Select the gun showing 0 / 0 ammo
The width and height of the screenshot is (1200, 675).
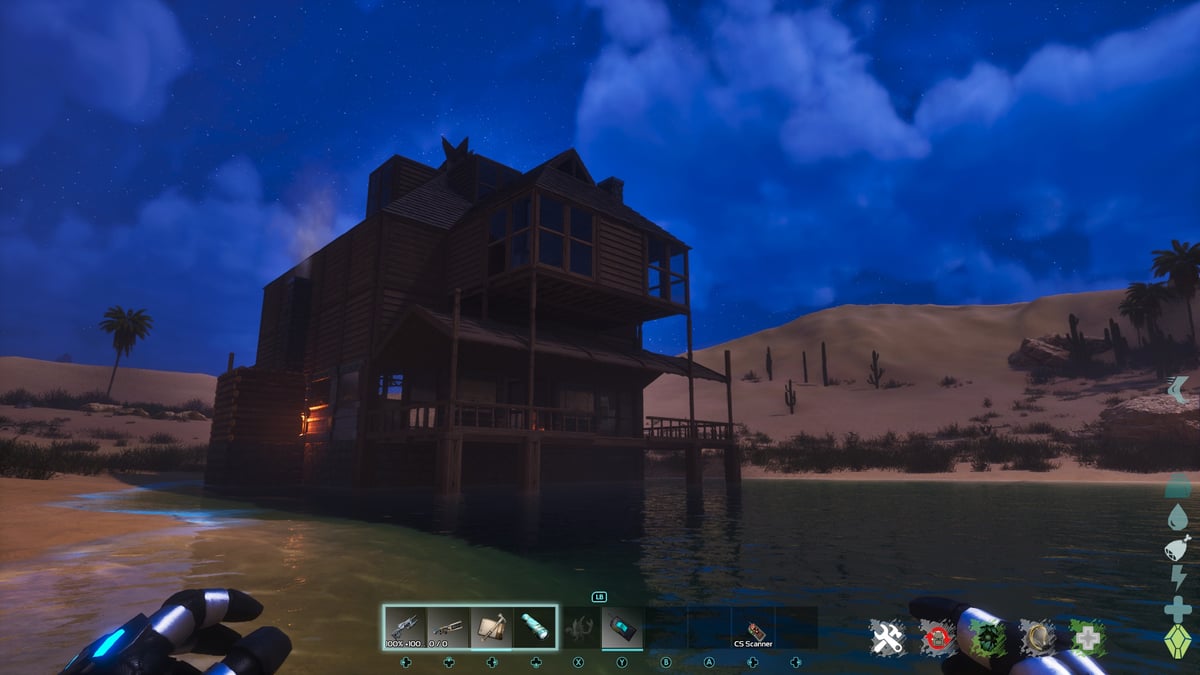[448, 627]
